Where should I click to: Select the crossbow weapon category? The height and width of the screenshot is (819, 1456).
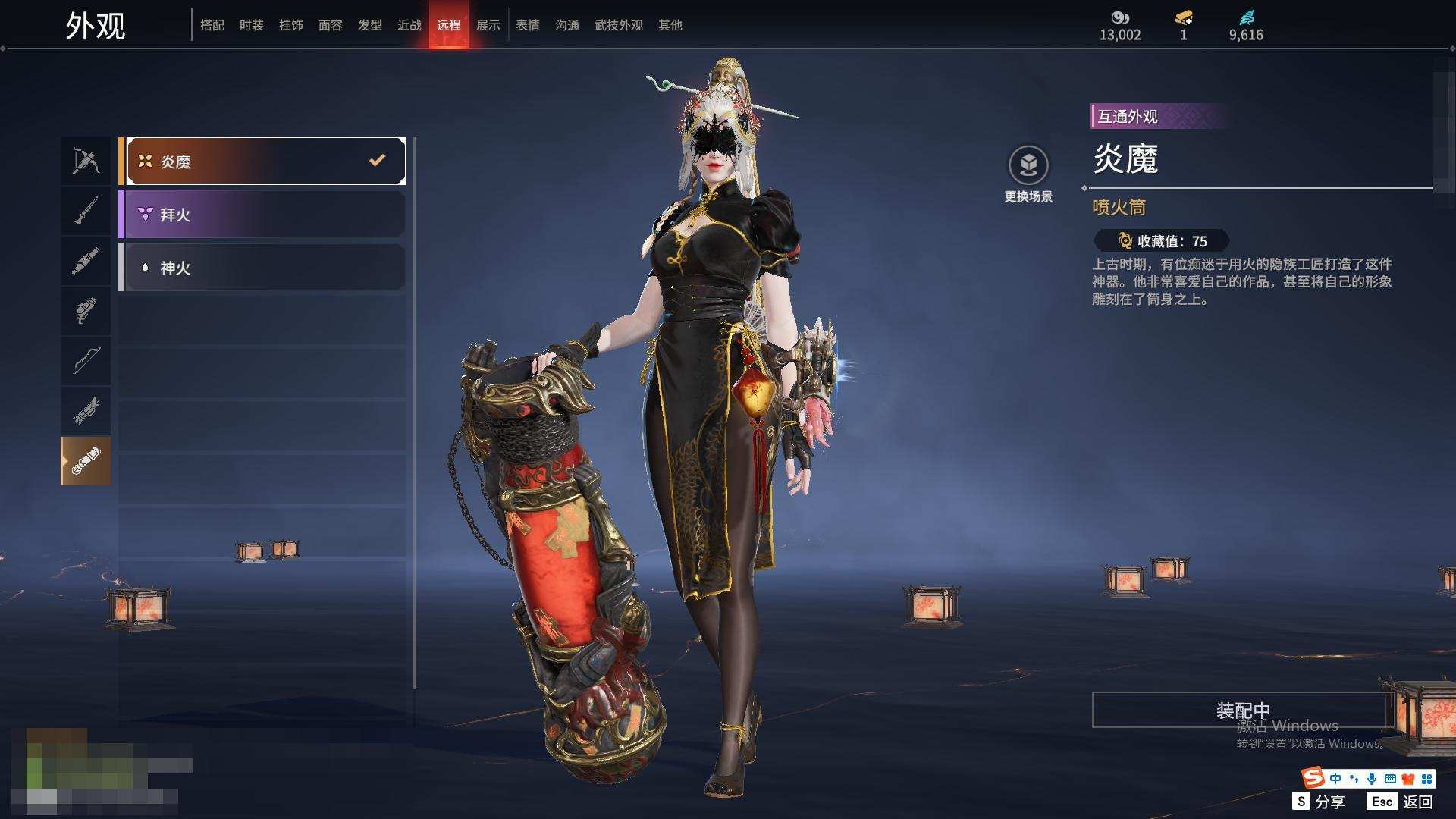[x=86, y=161]
